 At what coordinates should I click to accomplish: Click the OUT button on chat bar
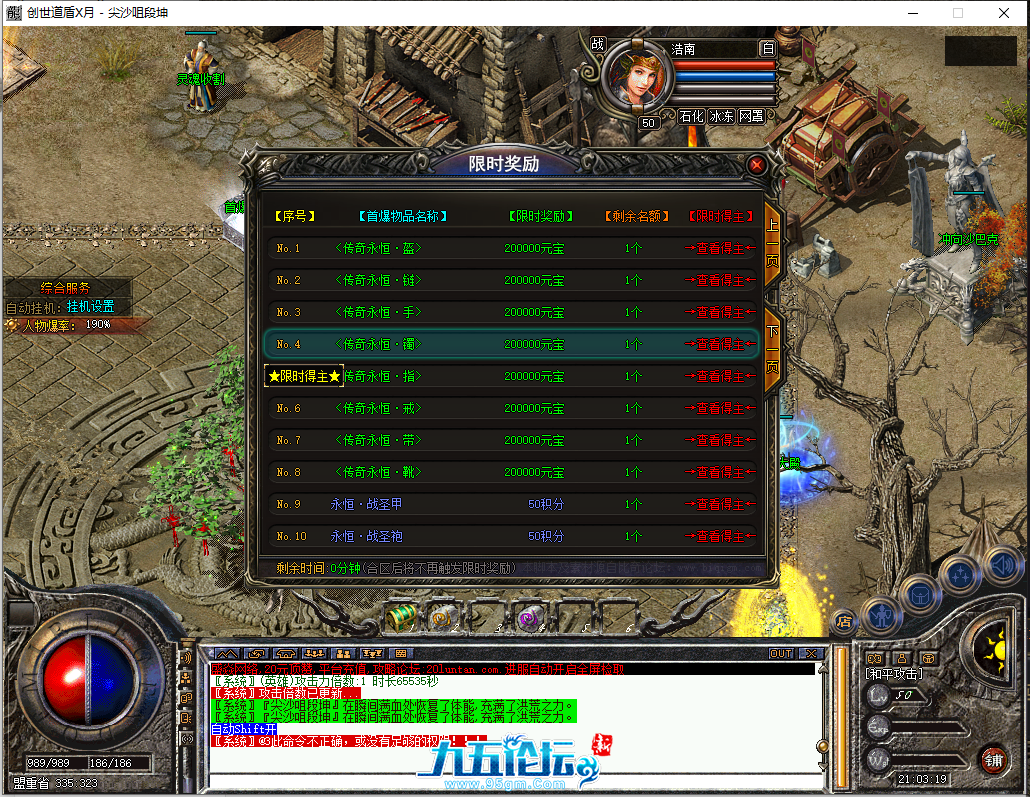(x=781, y=653)
